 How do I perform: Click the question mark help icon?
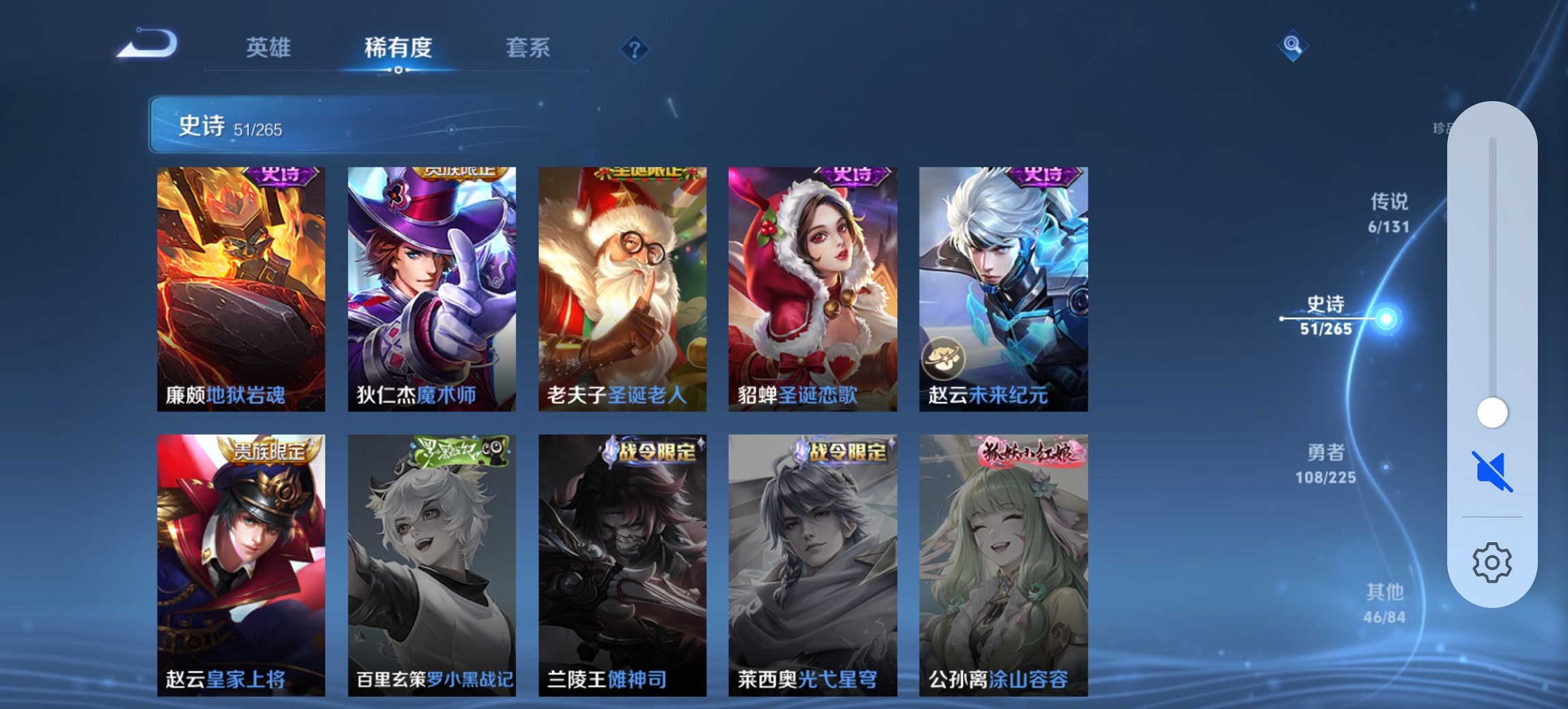tap(634, 48)
